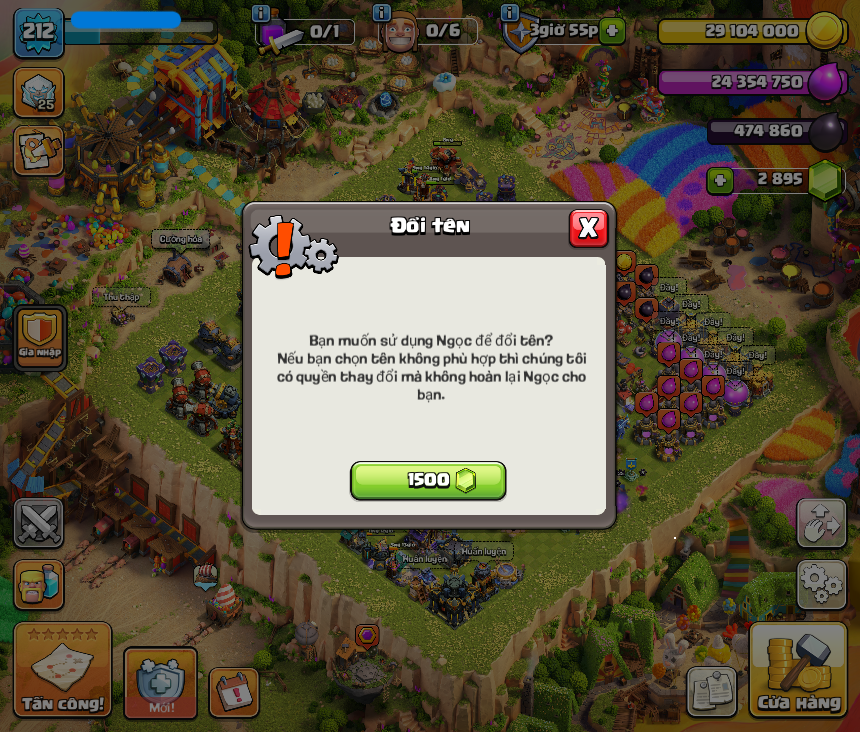Show info for the sword counter

point(261,13)
